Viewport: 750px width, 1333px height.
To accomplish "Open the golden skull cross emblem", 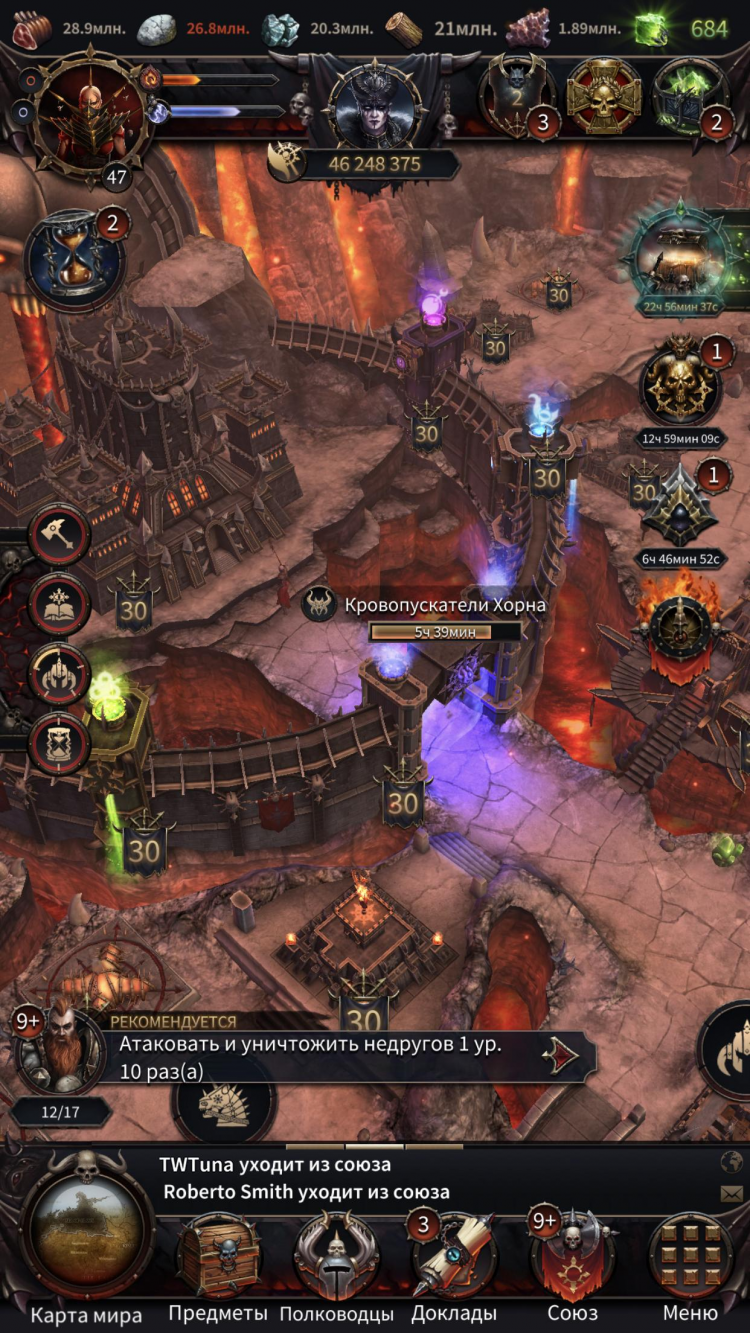I will 604,97.
